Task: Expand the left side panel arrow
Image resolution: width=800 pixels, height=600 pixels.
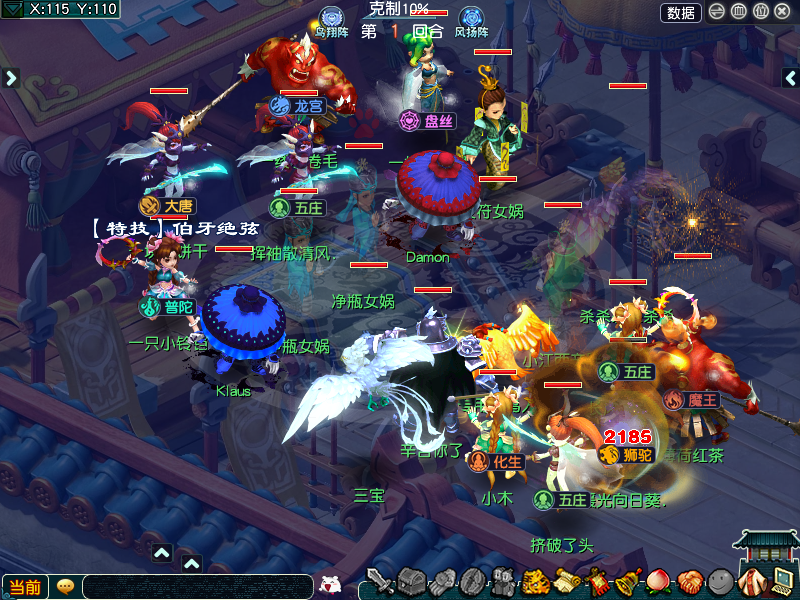Action: (x=11, y=77)
